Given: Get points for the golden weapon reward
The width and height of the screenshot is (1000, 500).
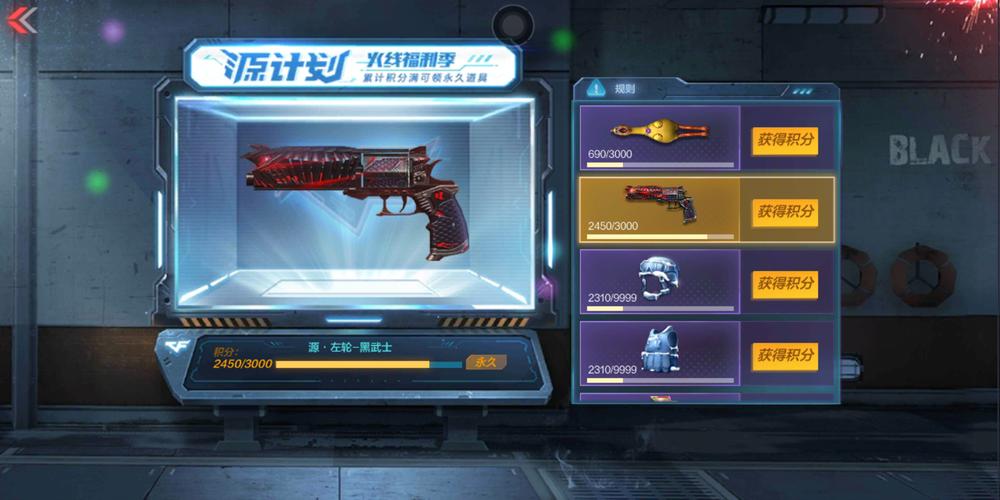Looking at the screenshot, I should click(785, 140).
